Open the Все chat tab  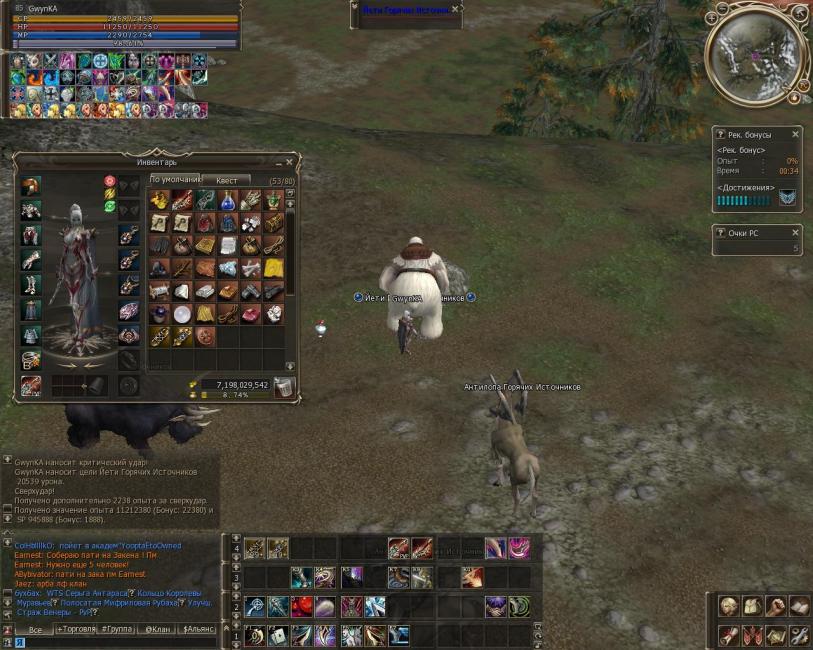(35, 630)
